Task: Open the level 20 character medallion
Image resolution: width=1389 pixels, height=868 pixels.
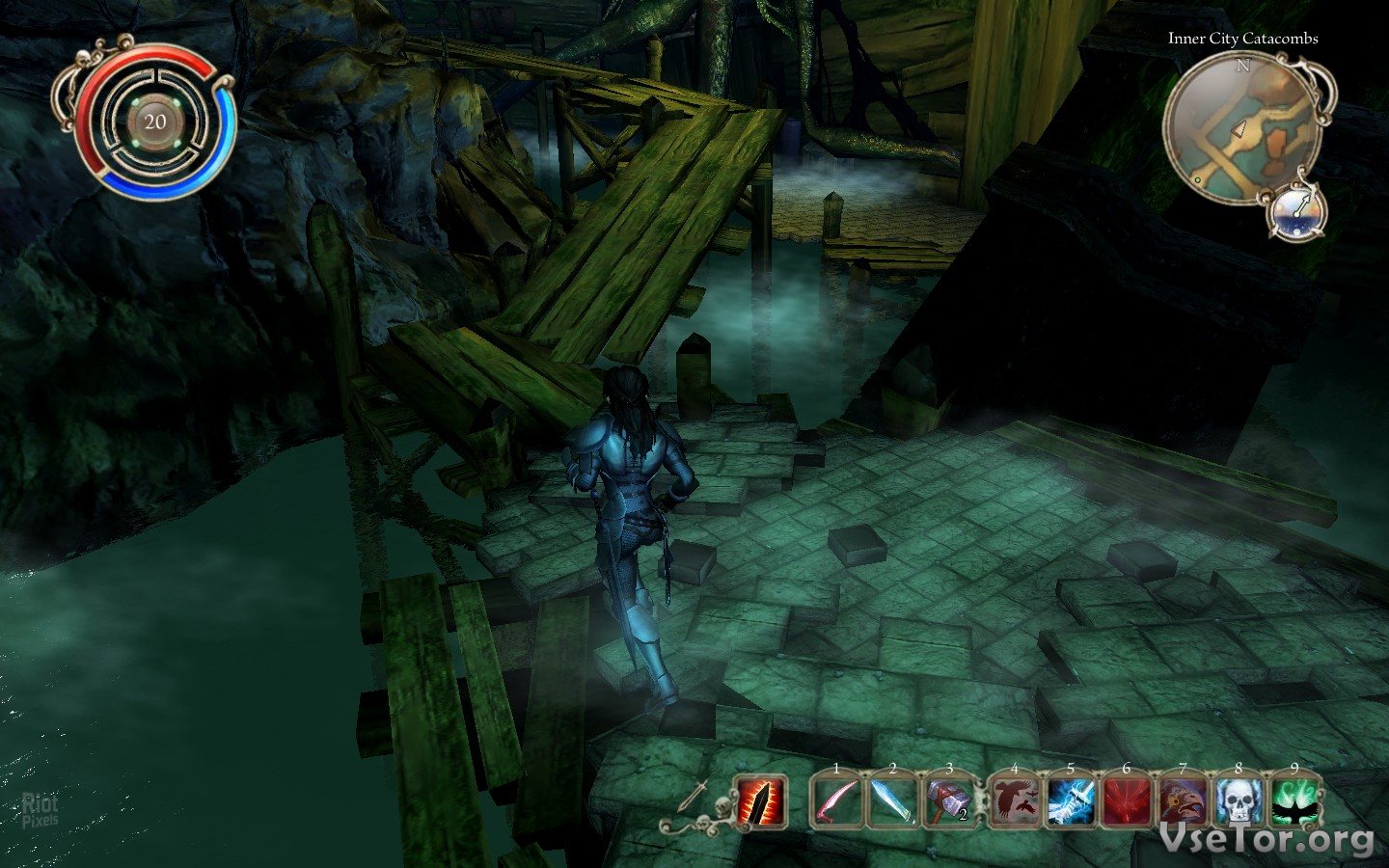Action: (x=155, y=122)
